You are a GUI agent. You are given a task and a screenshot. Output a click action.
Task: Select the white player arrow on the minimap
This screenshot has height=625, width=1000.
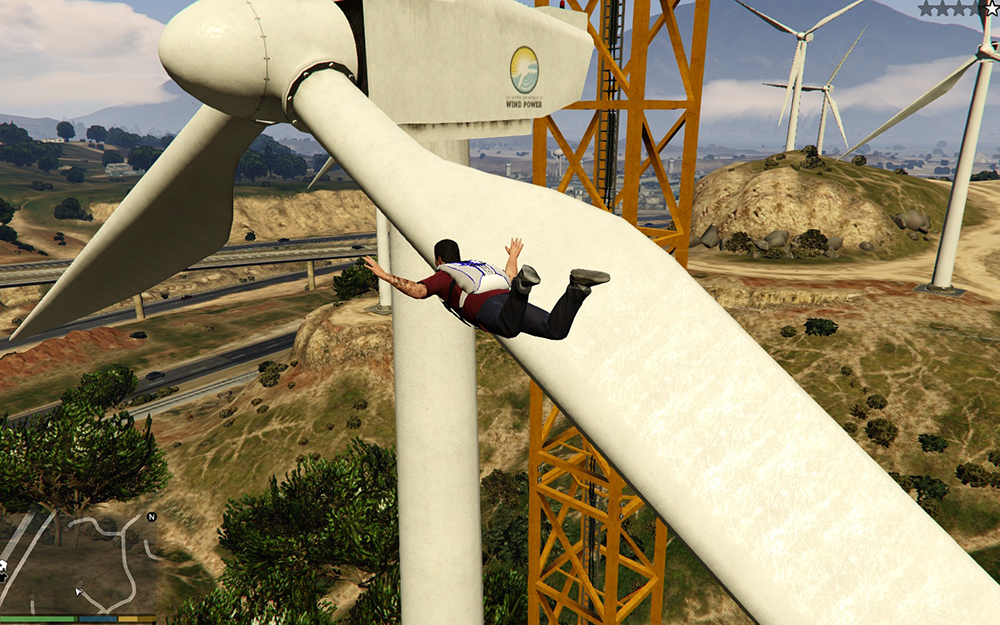(78, 591)
